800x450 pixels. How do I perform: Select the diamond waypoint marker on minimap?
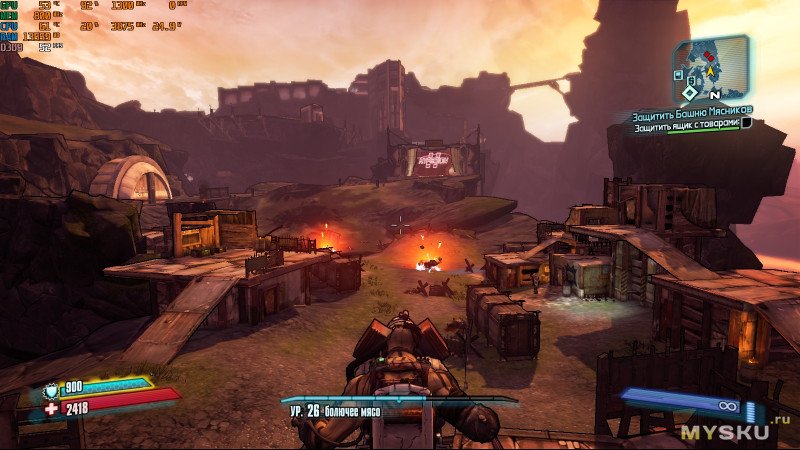(x=690, y=93)
